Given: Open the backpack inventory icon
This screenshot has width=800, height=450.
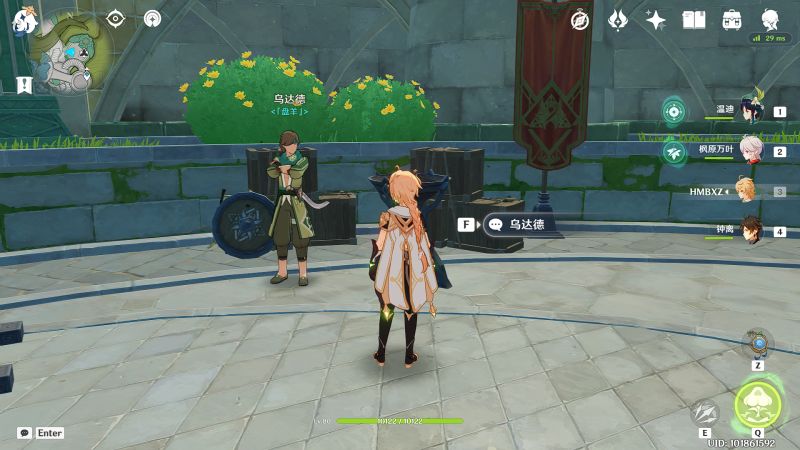Looking at the screenshot, I should (x=732, y=20).
